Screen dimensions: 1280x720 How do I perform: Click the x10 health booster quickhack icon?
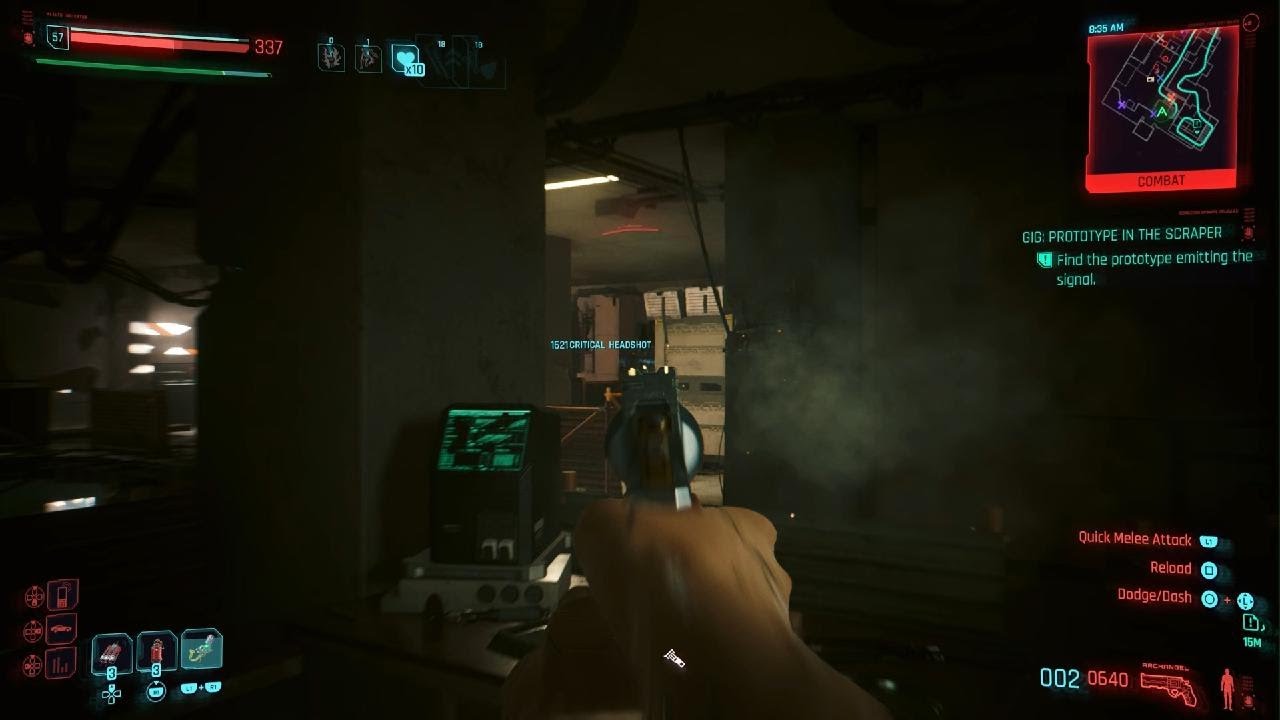(x=405, y=60)
